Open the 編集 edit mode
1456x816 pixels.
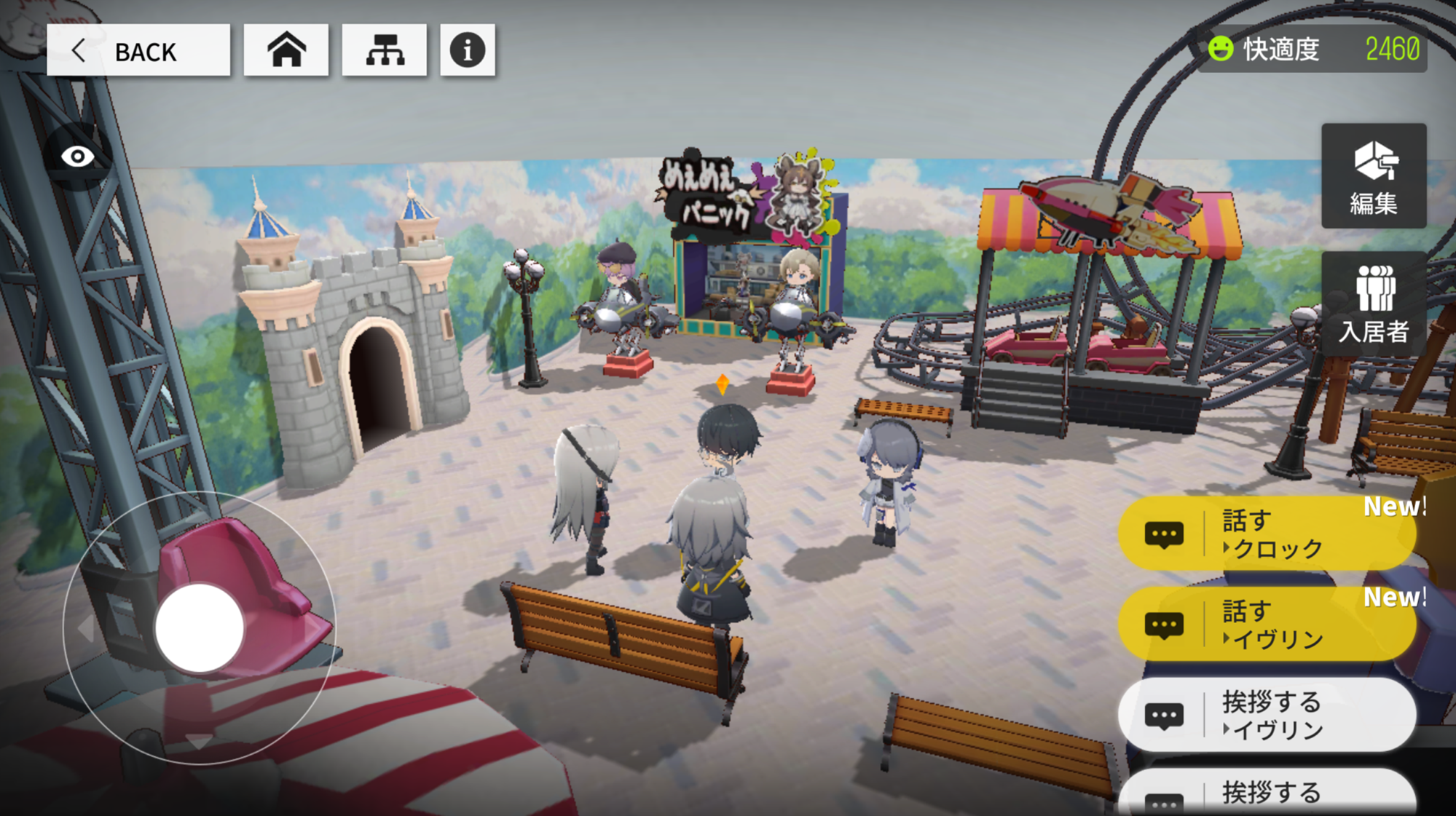point(1374,177)
